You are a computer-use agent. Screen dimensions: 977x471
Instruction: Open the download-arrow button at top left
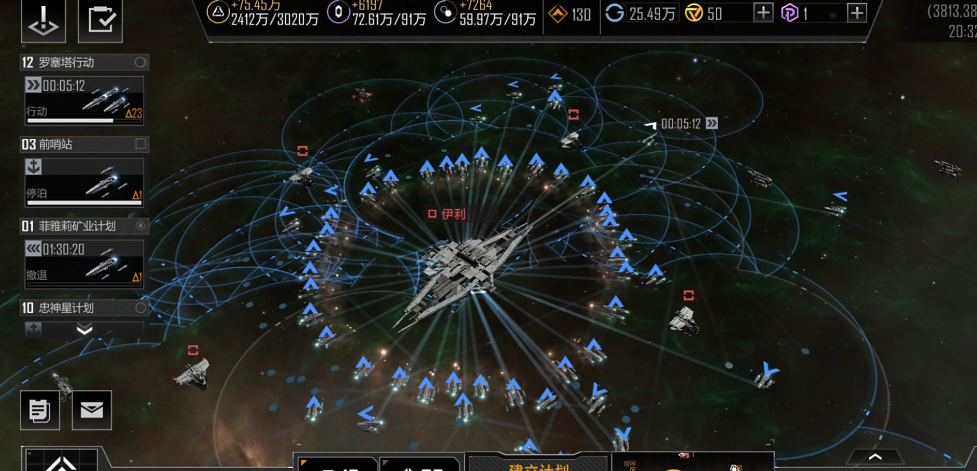point(42,21)
